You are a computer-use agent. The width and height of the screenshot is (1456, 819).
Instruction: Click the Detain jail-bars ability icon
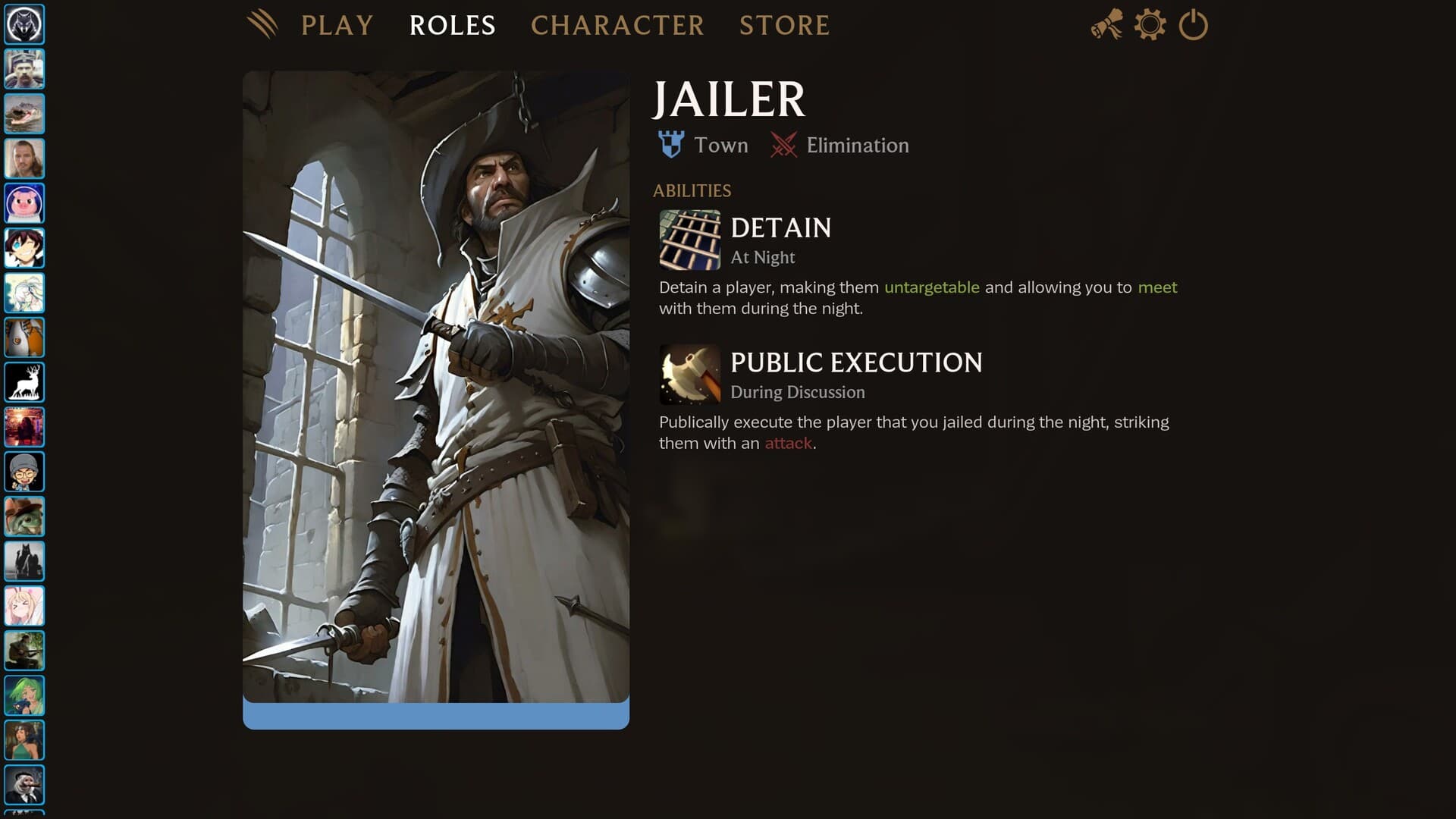pyautogui.click(x=690, y=240)
